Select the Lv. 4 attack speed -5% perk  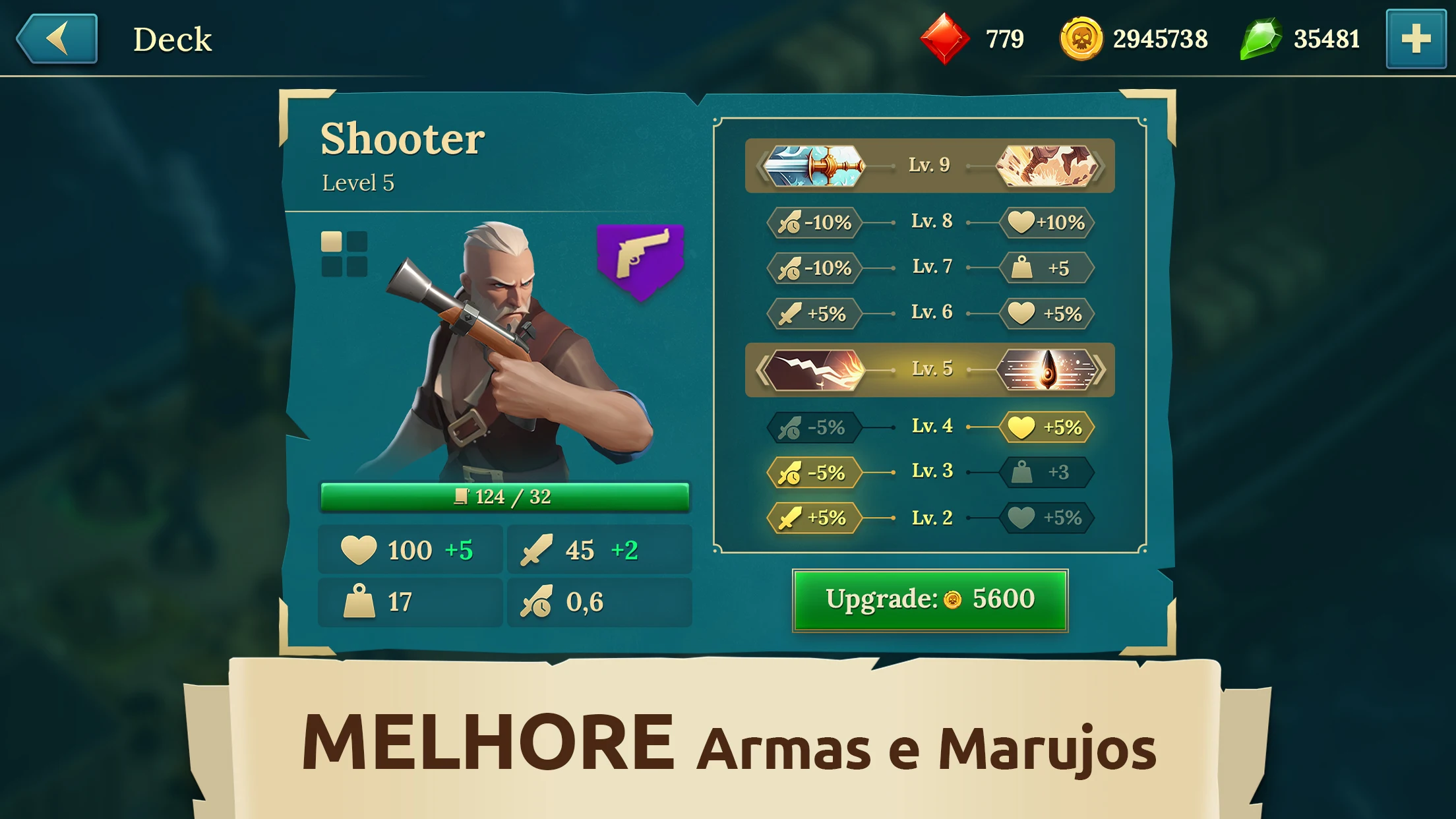(x=815, y=427)
